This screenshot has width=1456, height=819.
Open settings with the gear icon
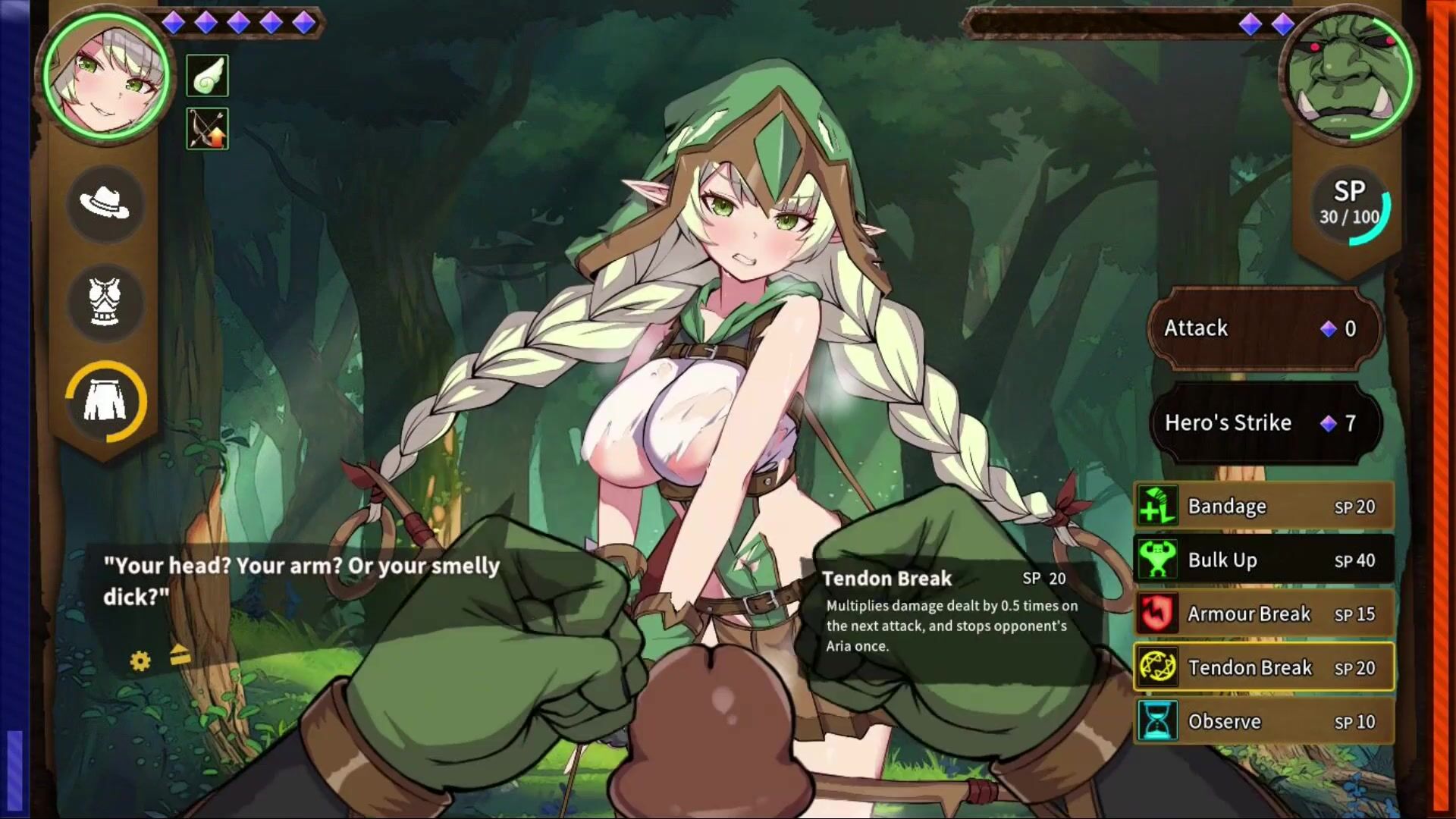point(140,661)
